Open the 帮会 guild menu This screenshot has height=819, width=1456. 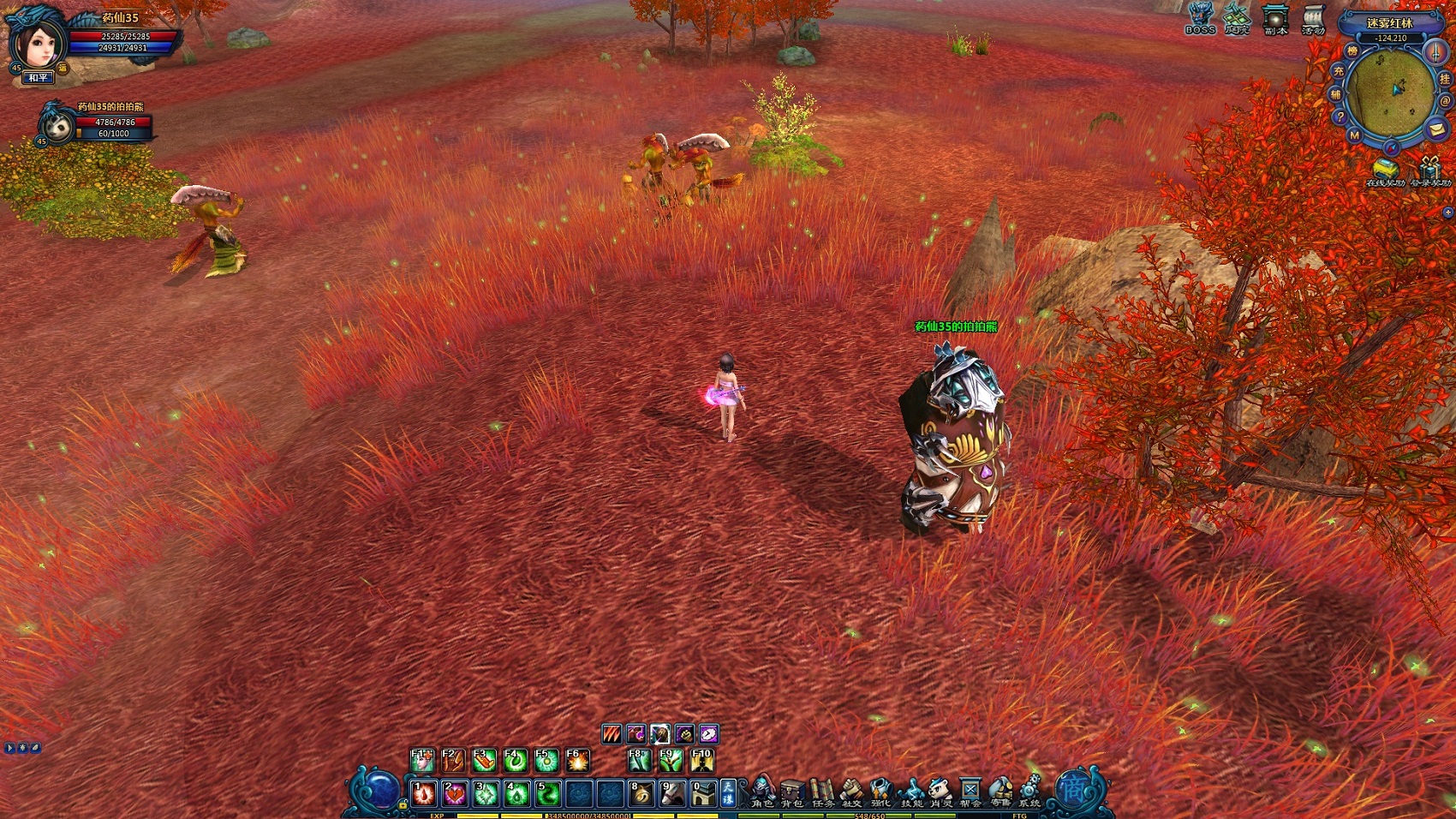coord(970,791)
